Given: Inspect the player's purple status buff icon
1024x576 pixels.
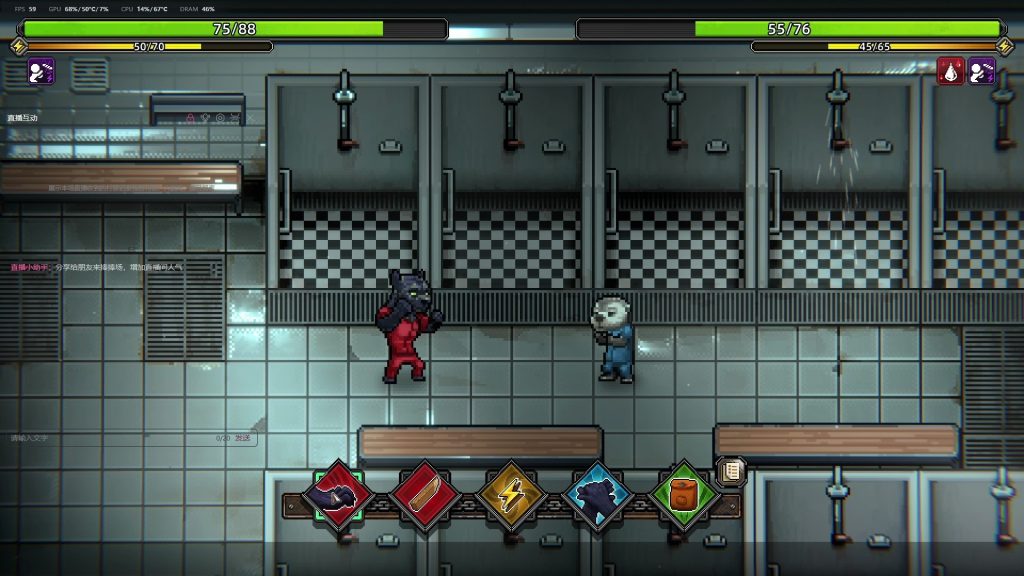Looking at the screenshot, I should [x=41, y=72].
